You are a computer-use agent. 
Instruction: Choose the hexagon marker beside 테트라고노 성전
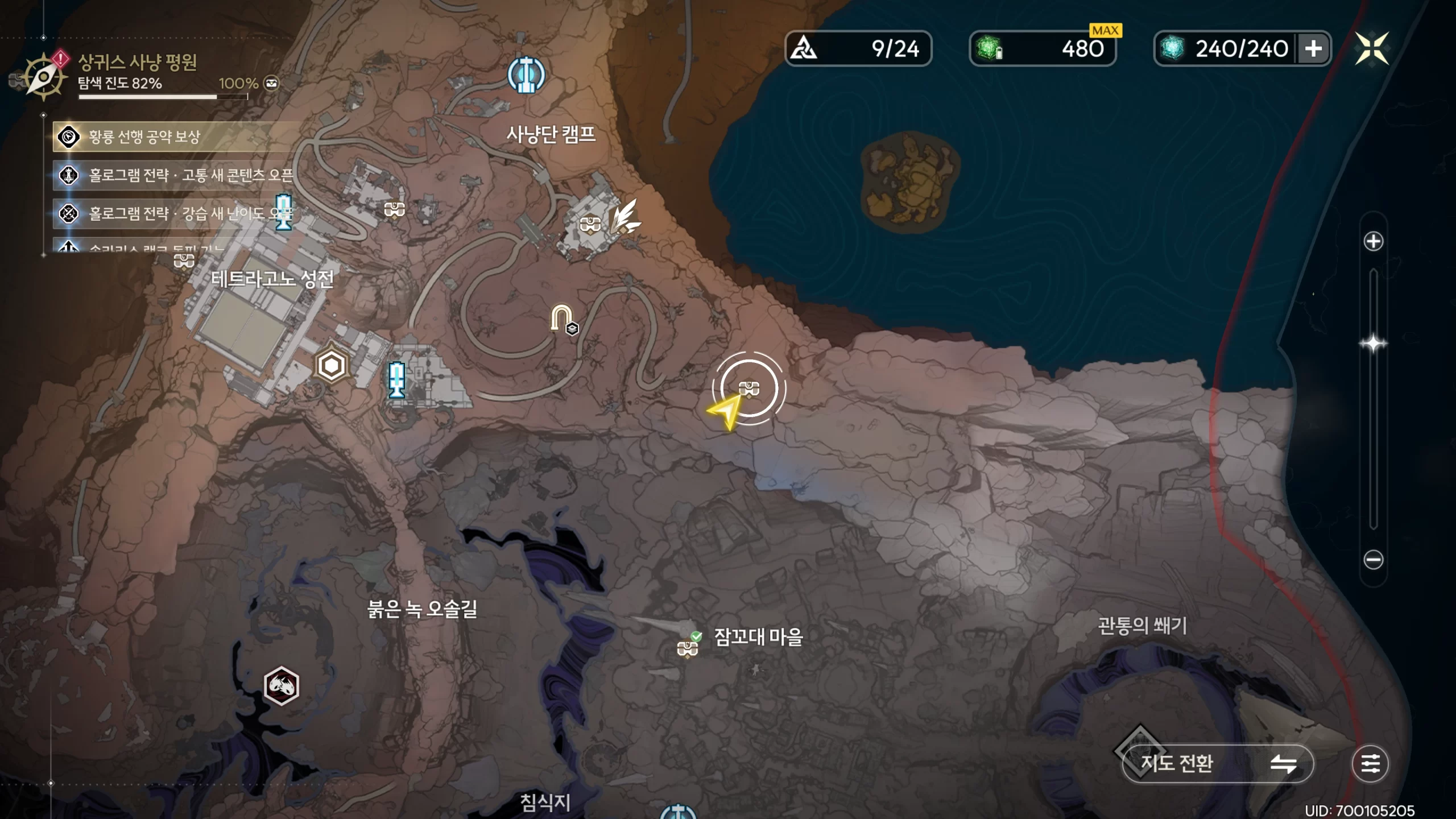332,365
